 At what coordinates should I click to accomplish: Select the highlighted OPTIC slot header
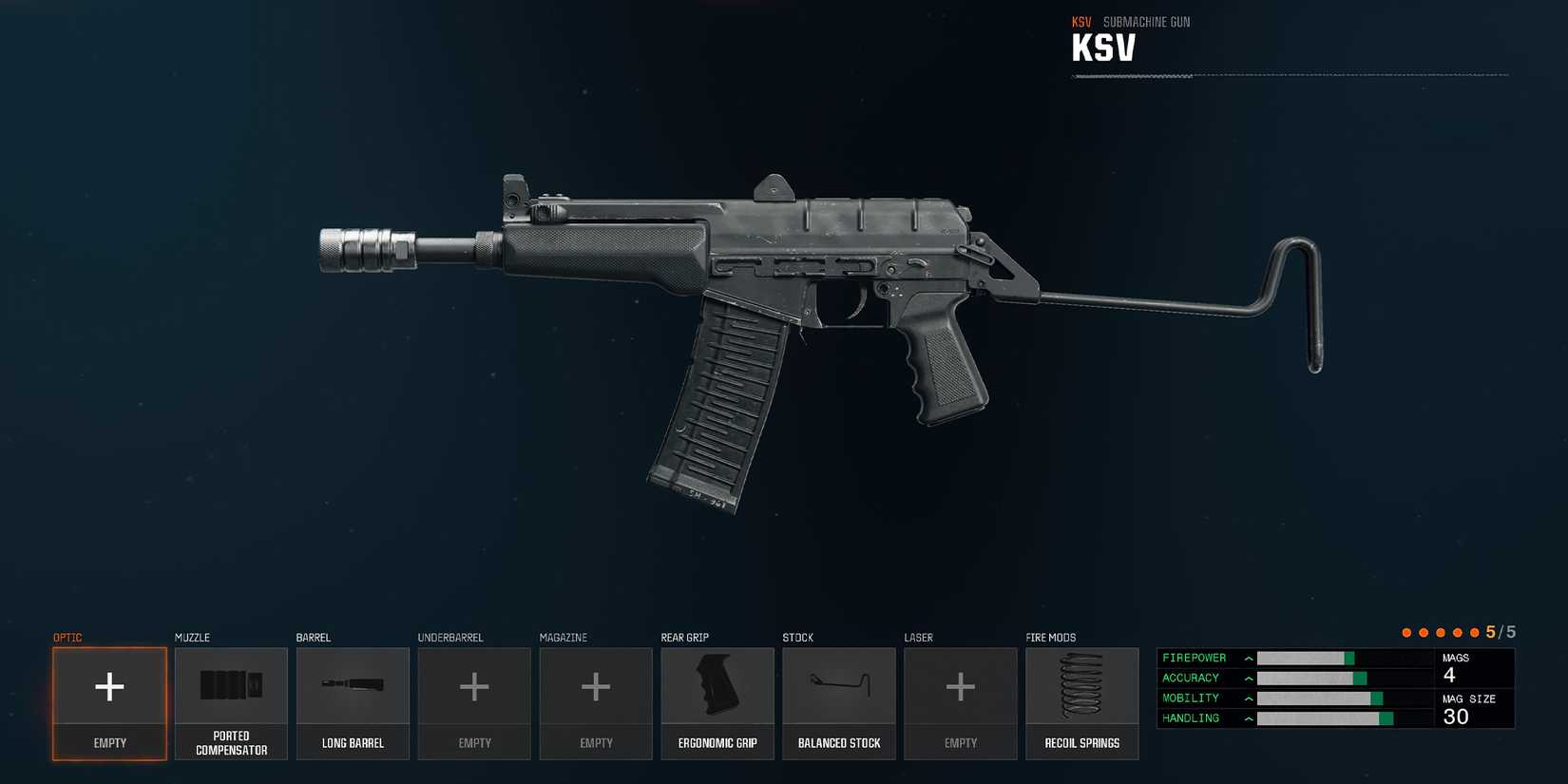tap(67, 637)
